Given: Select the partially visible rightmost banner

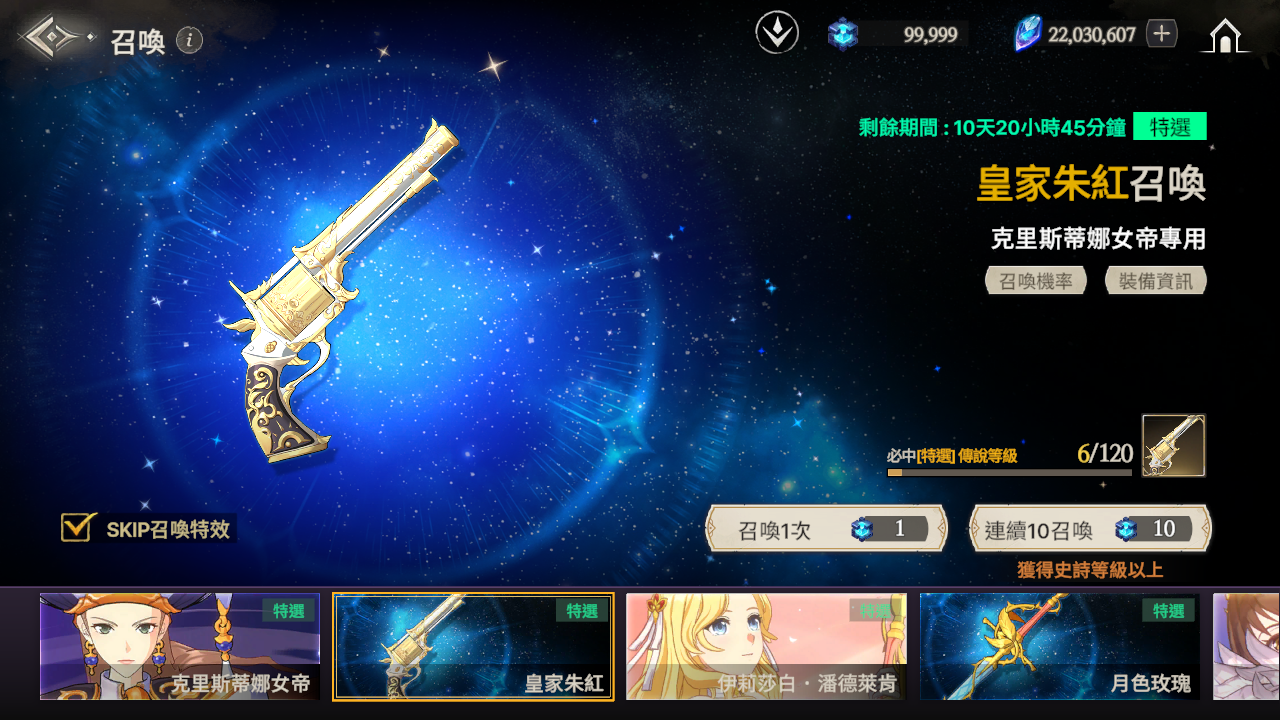Looking at the screenshot, I should tap(1247, 646).
